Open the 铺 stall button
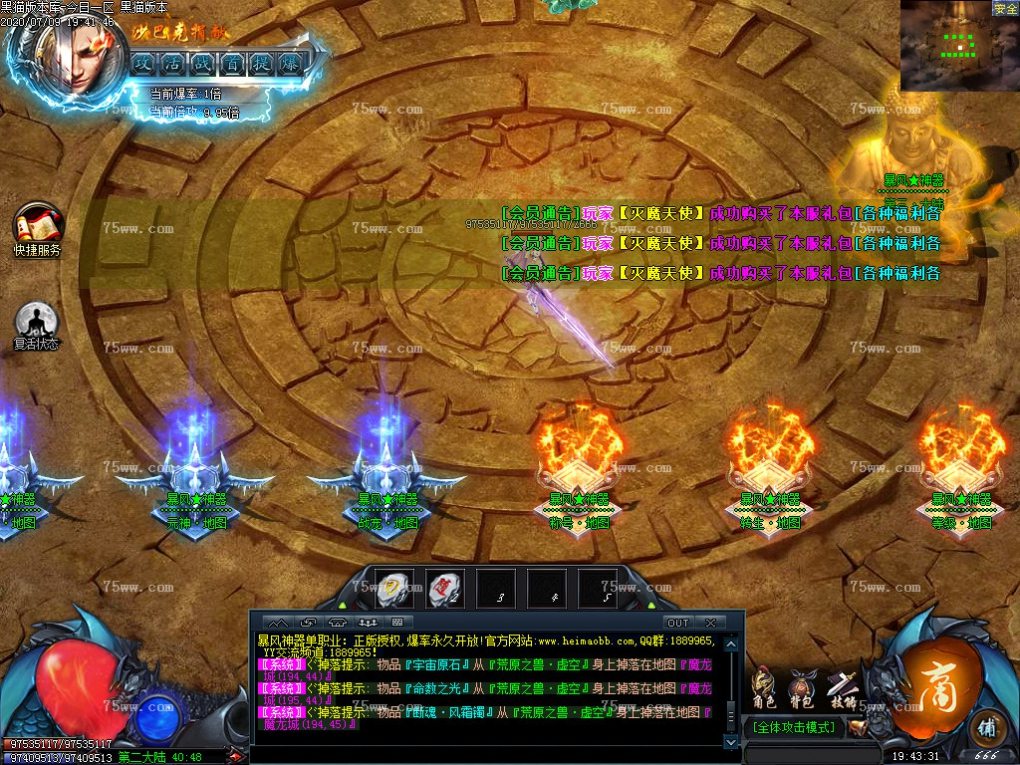 click(x=988, y=727)
